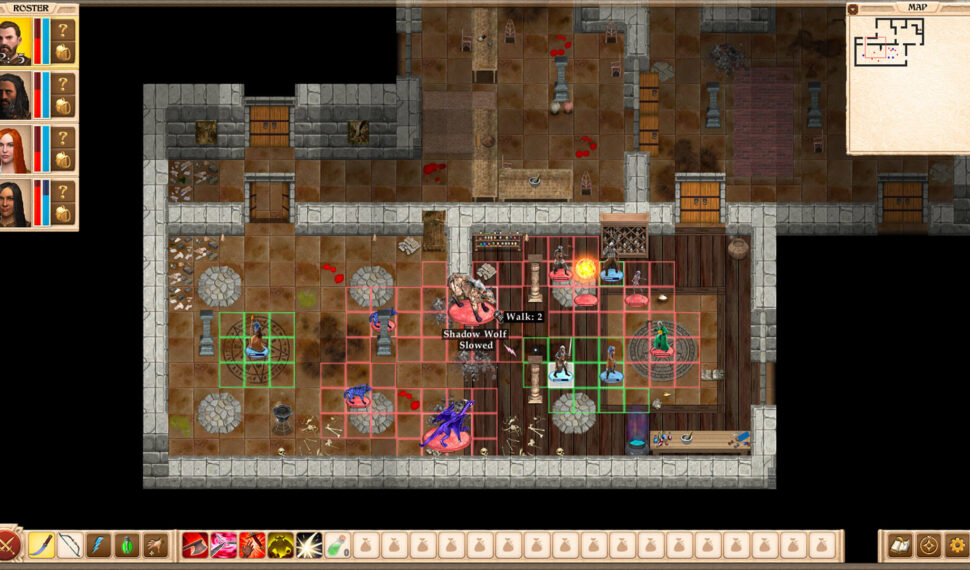Equip the curved dagger weapon slot

coord(41,545)
